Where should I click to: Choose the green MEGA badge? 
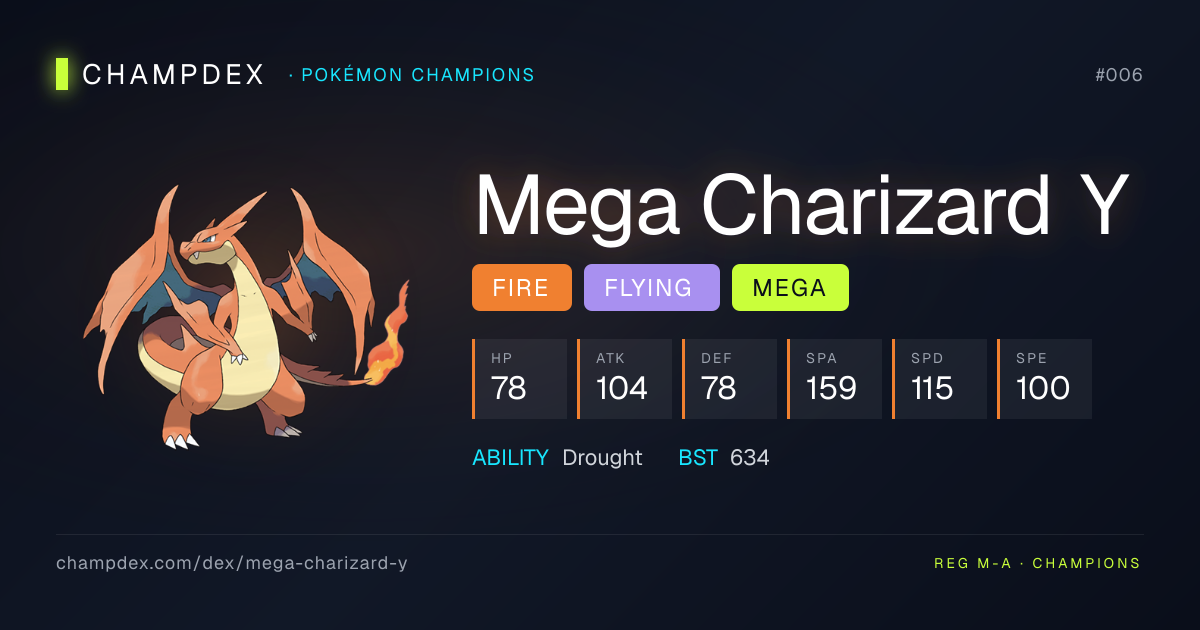[790, 288]
